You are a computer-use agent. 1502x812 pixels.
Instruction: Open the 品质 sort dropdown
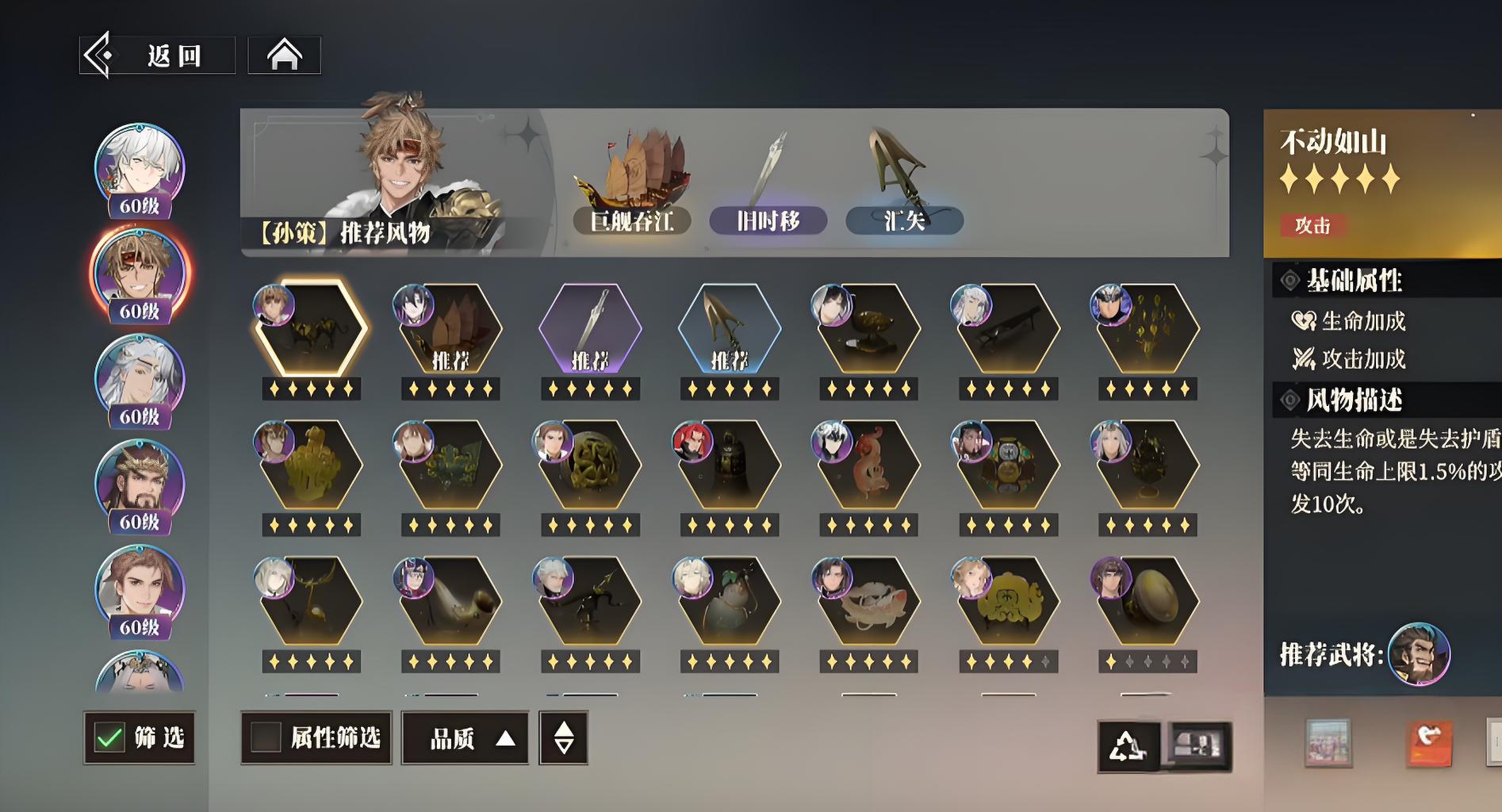[x=465, y=738]
